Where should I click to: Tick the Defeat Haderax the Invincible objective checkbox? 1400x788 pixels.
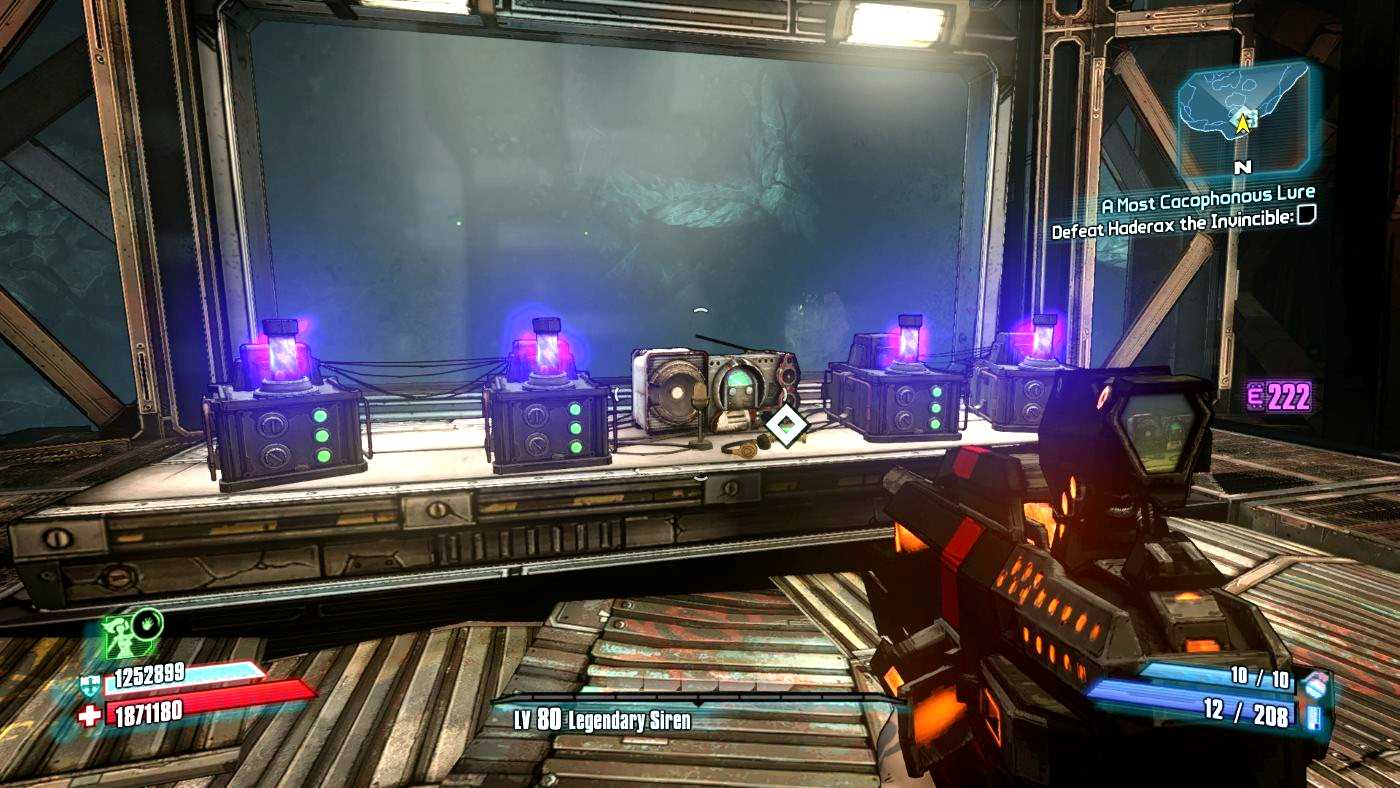pyautogui.click(x=1305, y=215)
